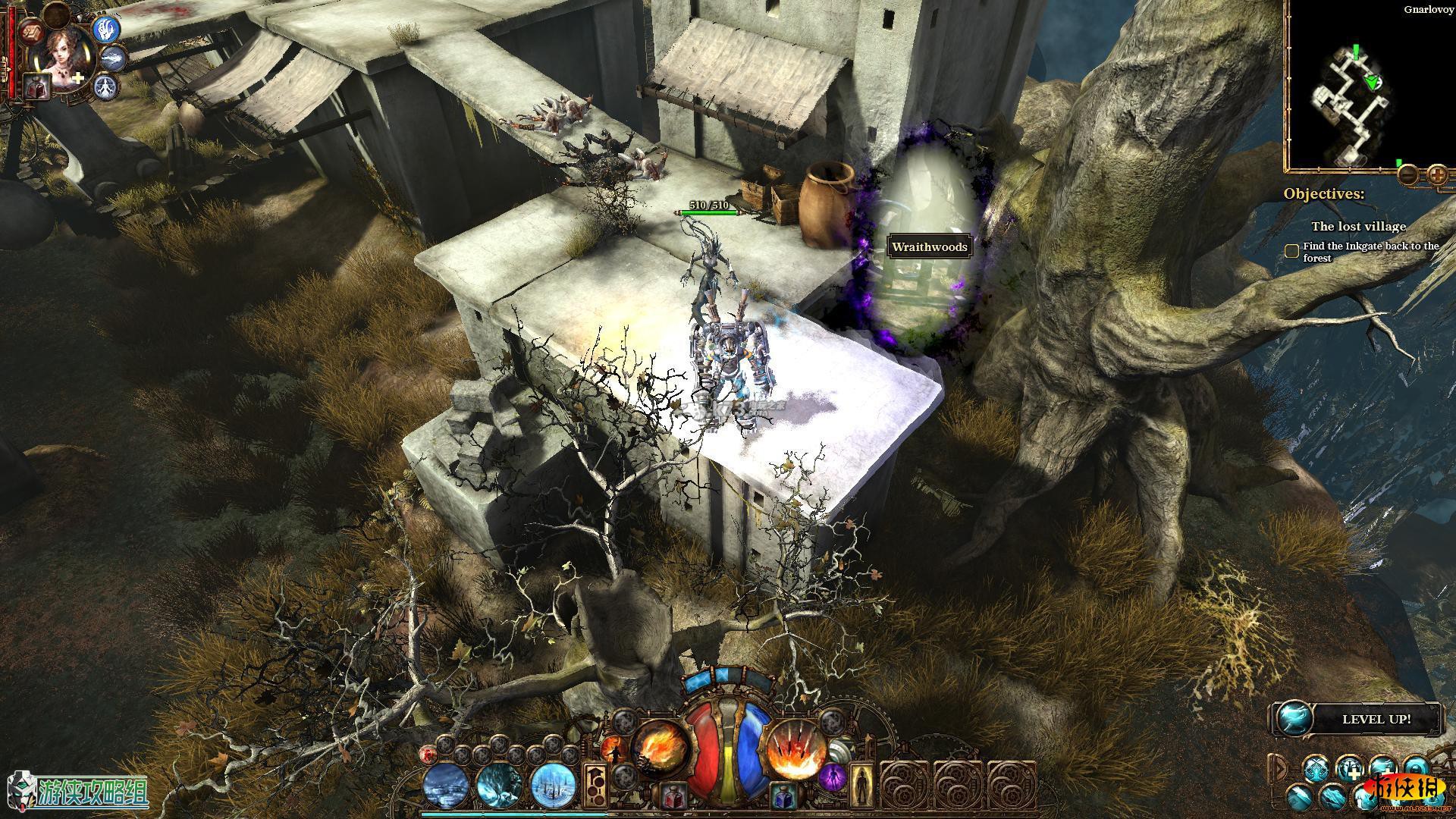Select the companion's claw hand behavior icon
1456x819 pixels.
click(x=107, y=27)
